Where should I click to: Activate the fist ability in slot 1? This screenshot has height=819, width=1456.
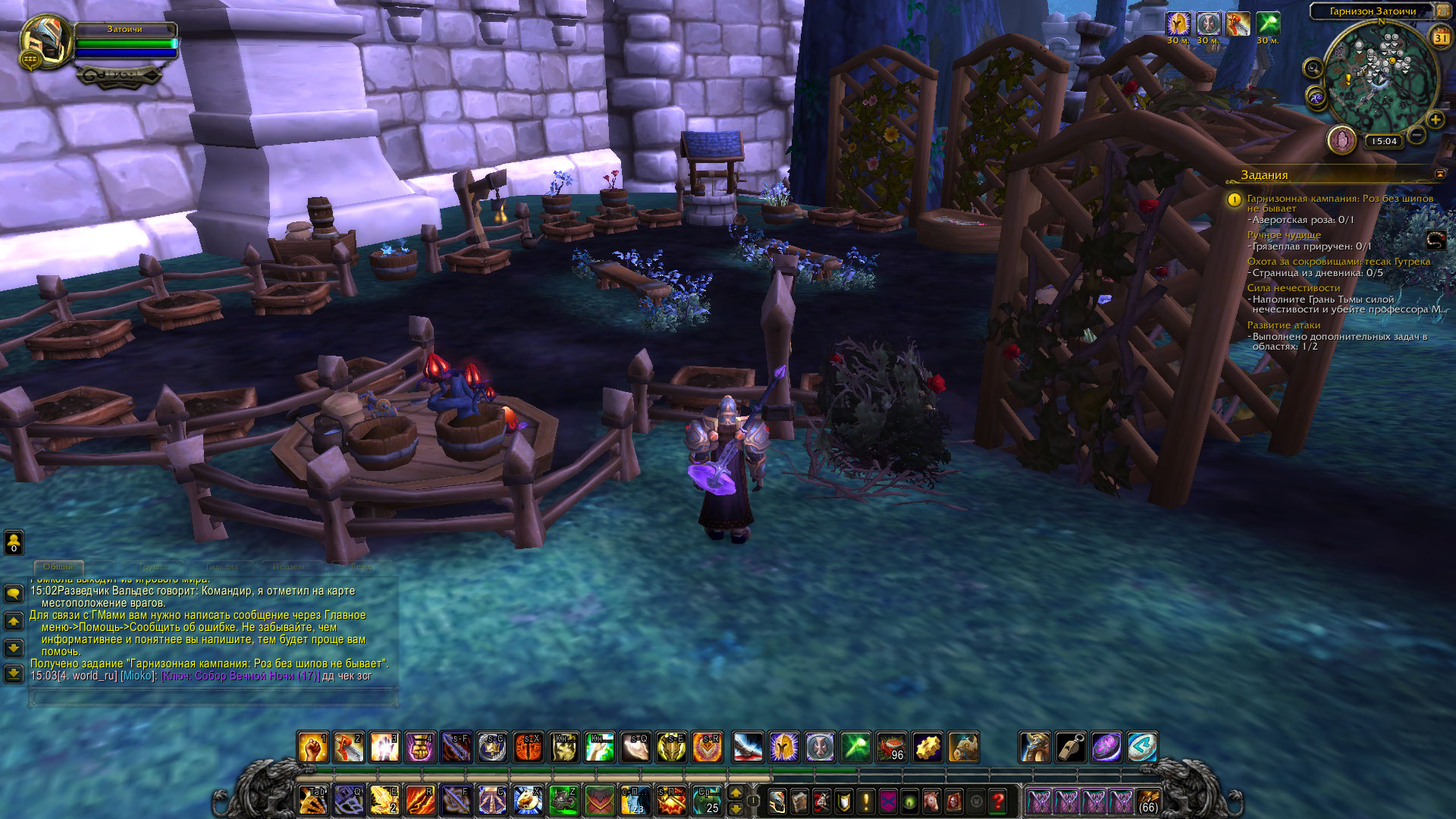312,748
